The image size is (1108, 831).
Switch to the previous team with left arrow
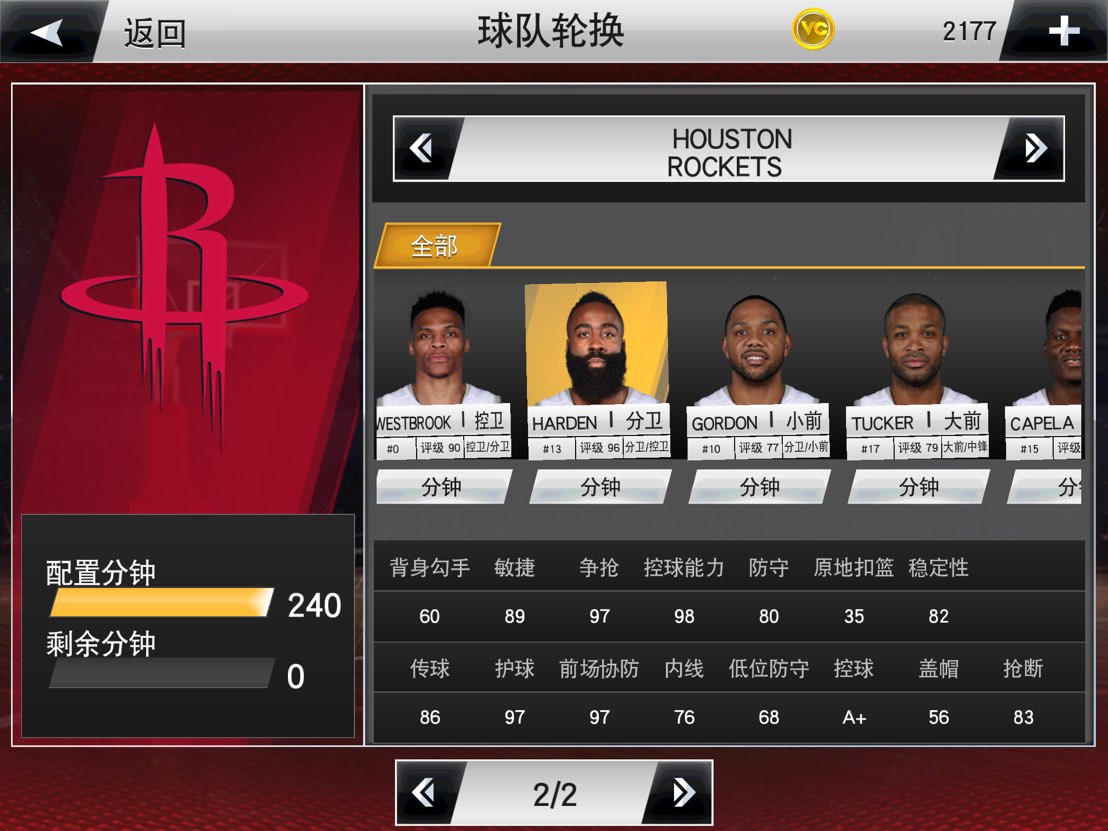pos(423,149)
